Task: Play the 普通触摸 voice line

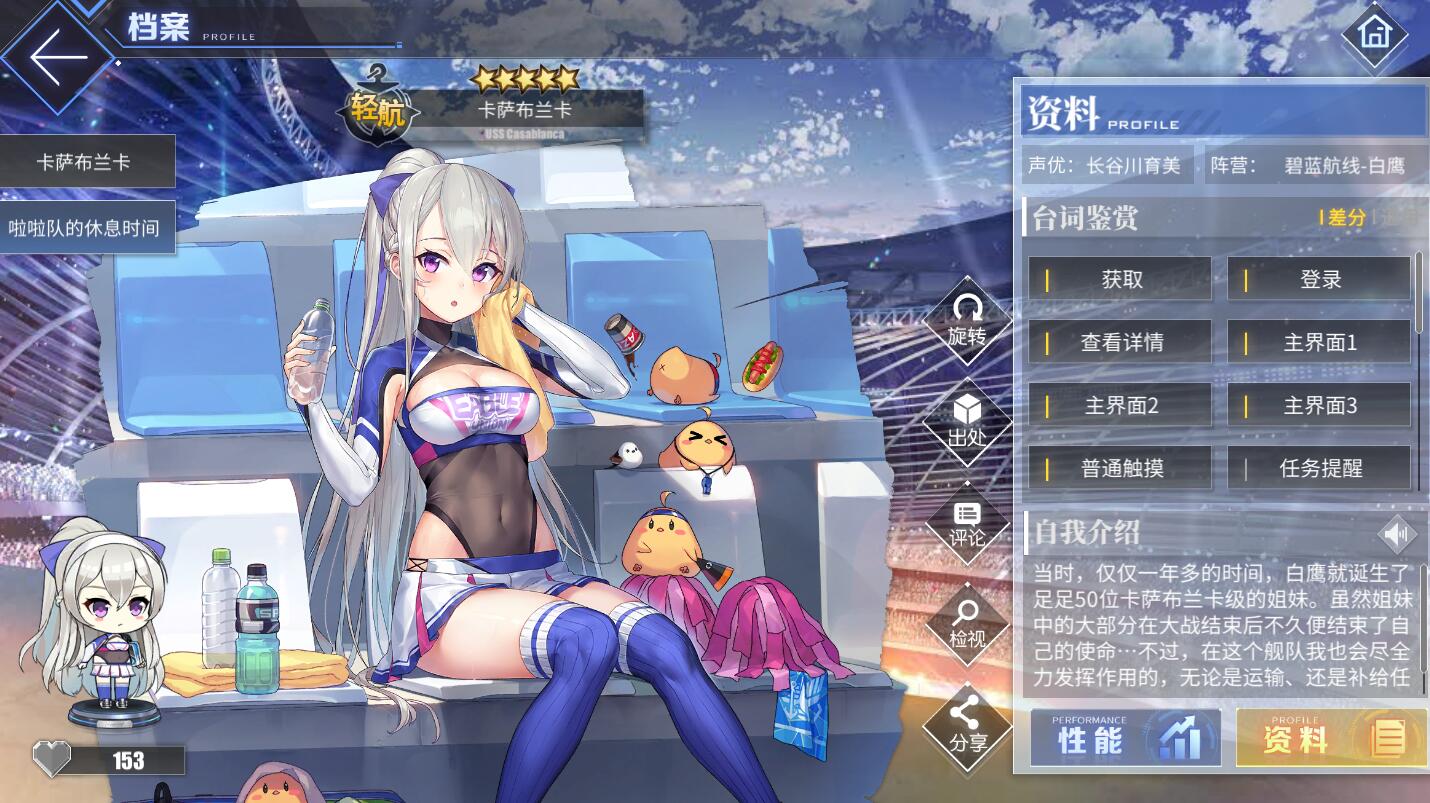Action: click(x=1120, y=468)
